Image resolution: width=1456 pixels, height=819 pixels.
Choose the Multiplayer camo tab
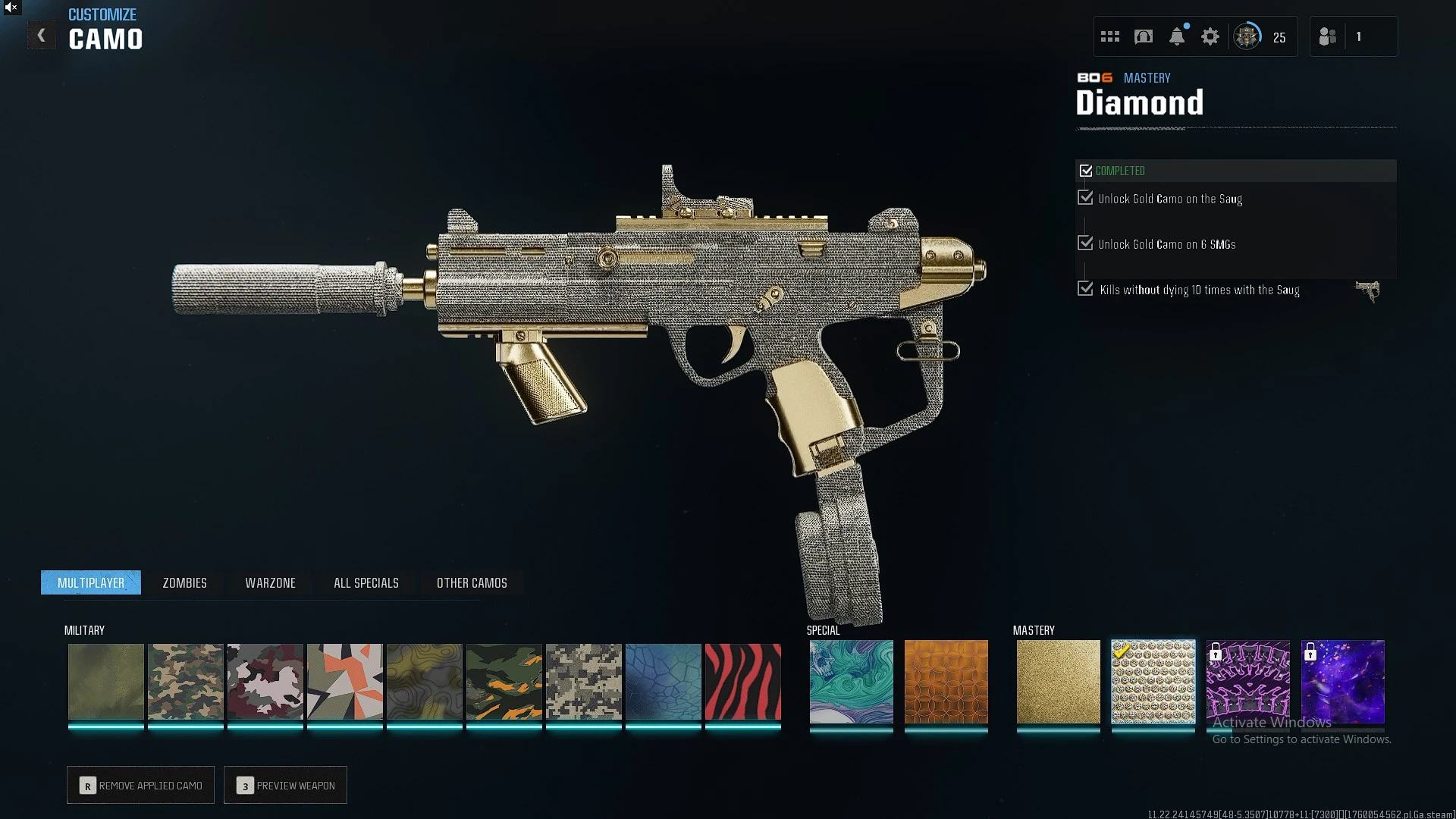click(91, 583)
